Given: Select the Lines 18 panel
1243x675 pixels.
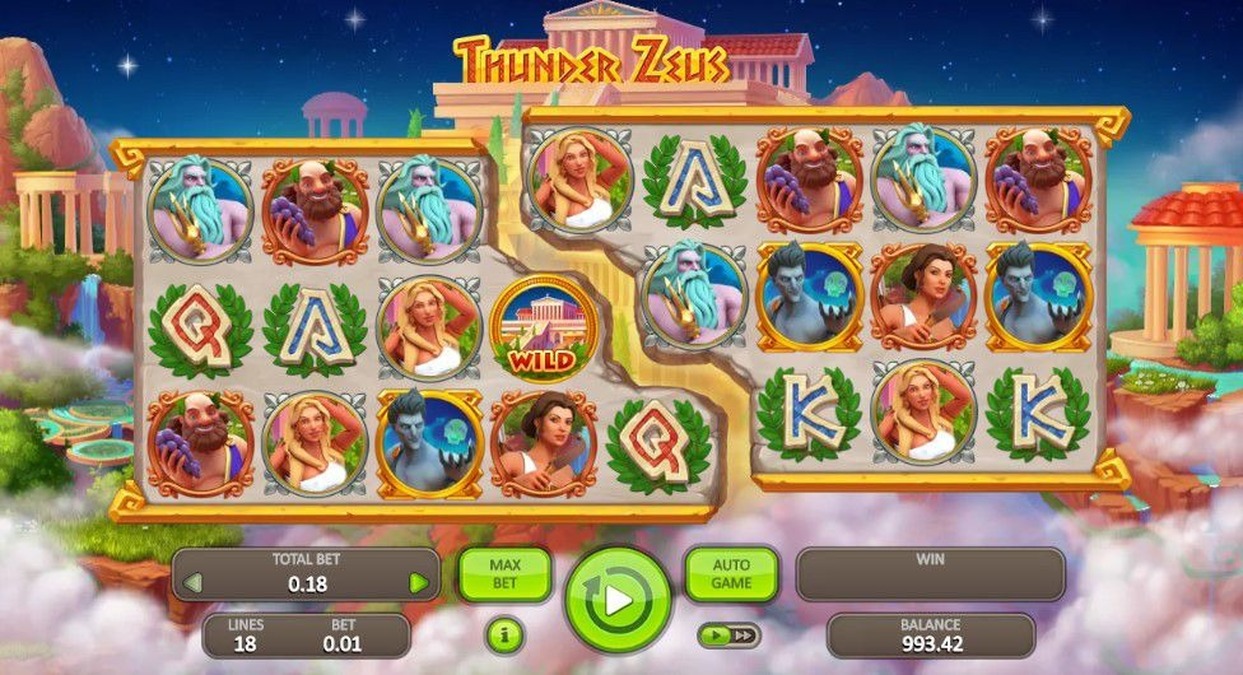Looking at the screenshot, I should 245,636.
